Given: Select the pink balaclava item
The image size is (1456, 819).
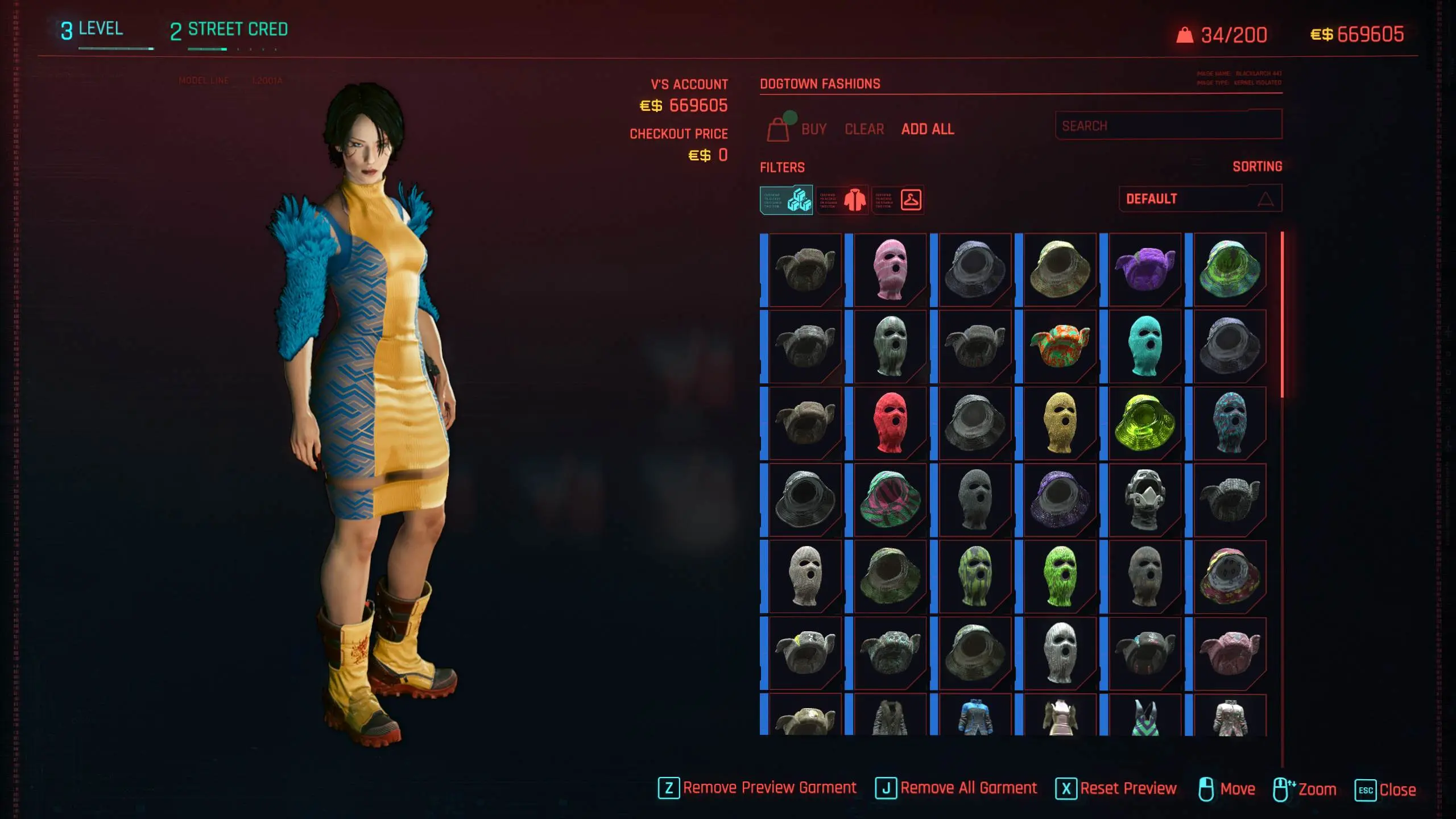Looking at the screenshot, I should pos(890,270).
